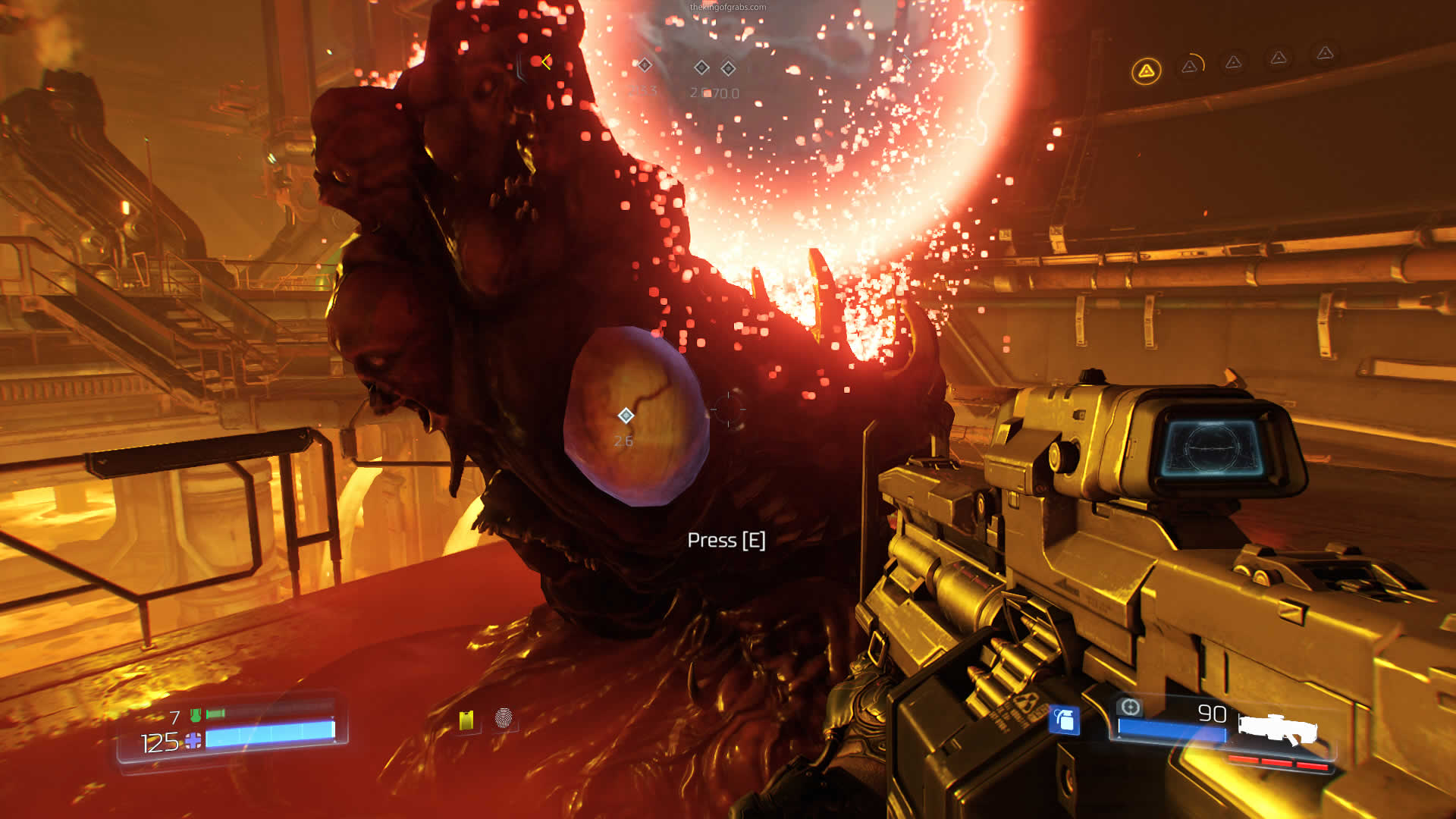Click the blue health cross icon
This screenshot has width=1456, height=819.
193,740
